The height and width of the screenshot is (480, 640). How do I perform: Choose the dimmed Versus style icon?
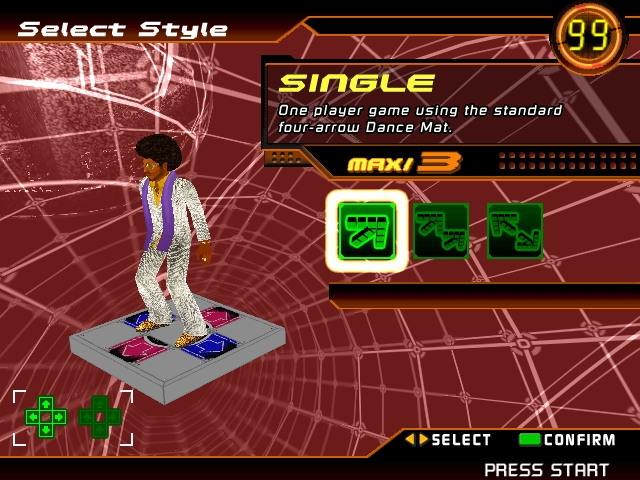point(441,231)
